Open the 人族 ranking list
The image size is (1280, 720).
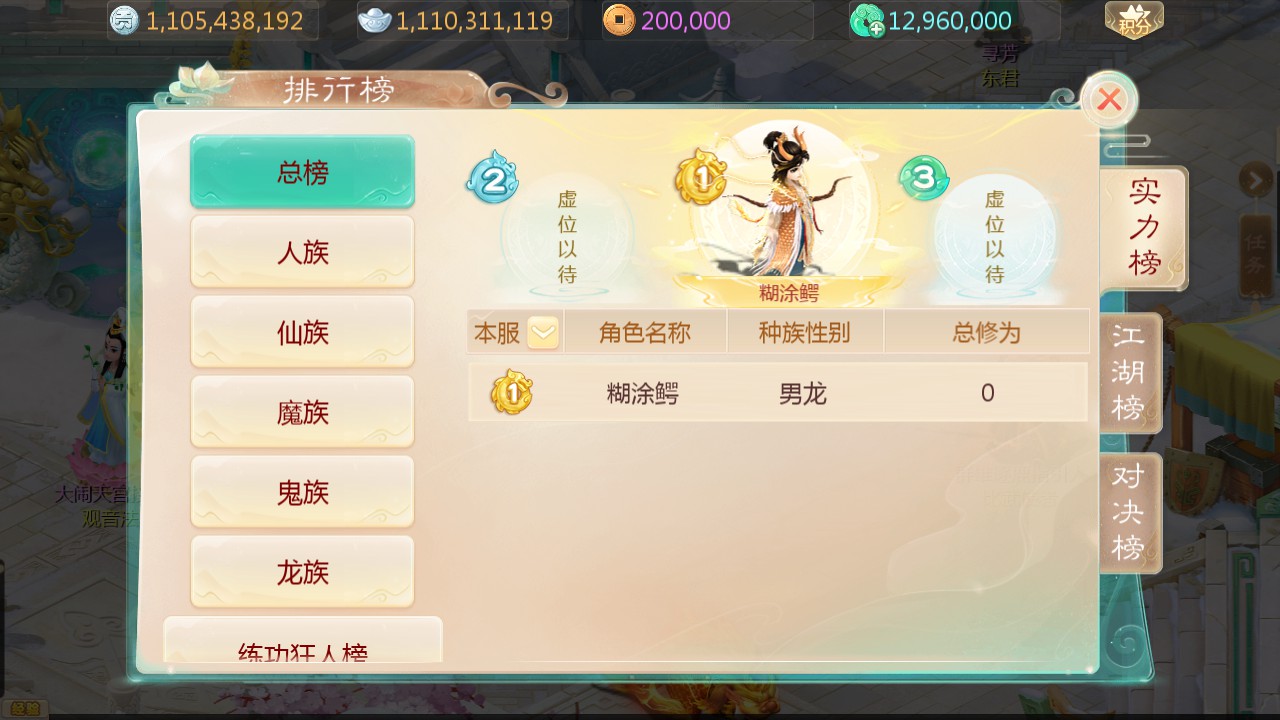pyautogui.click(x=302, y=251)
